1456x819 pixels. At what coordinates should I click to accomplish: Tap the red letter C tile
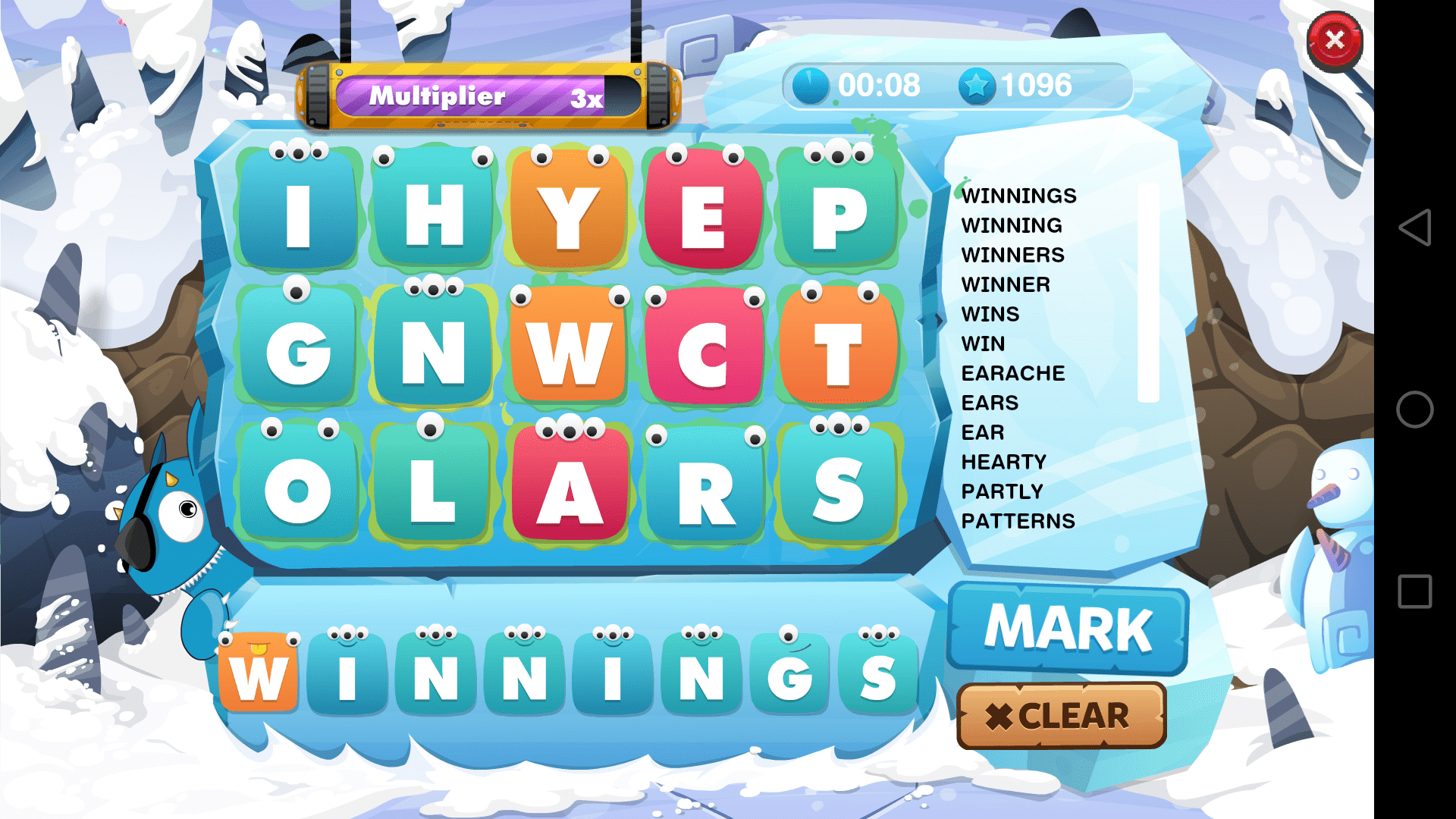click(703, 350)
